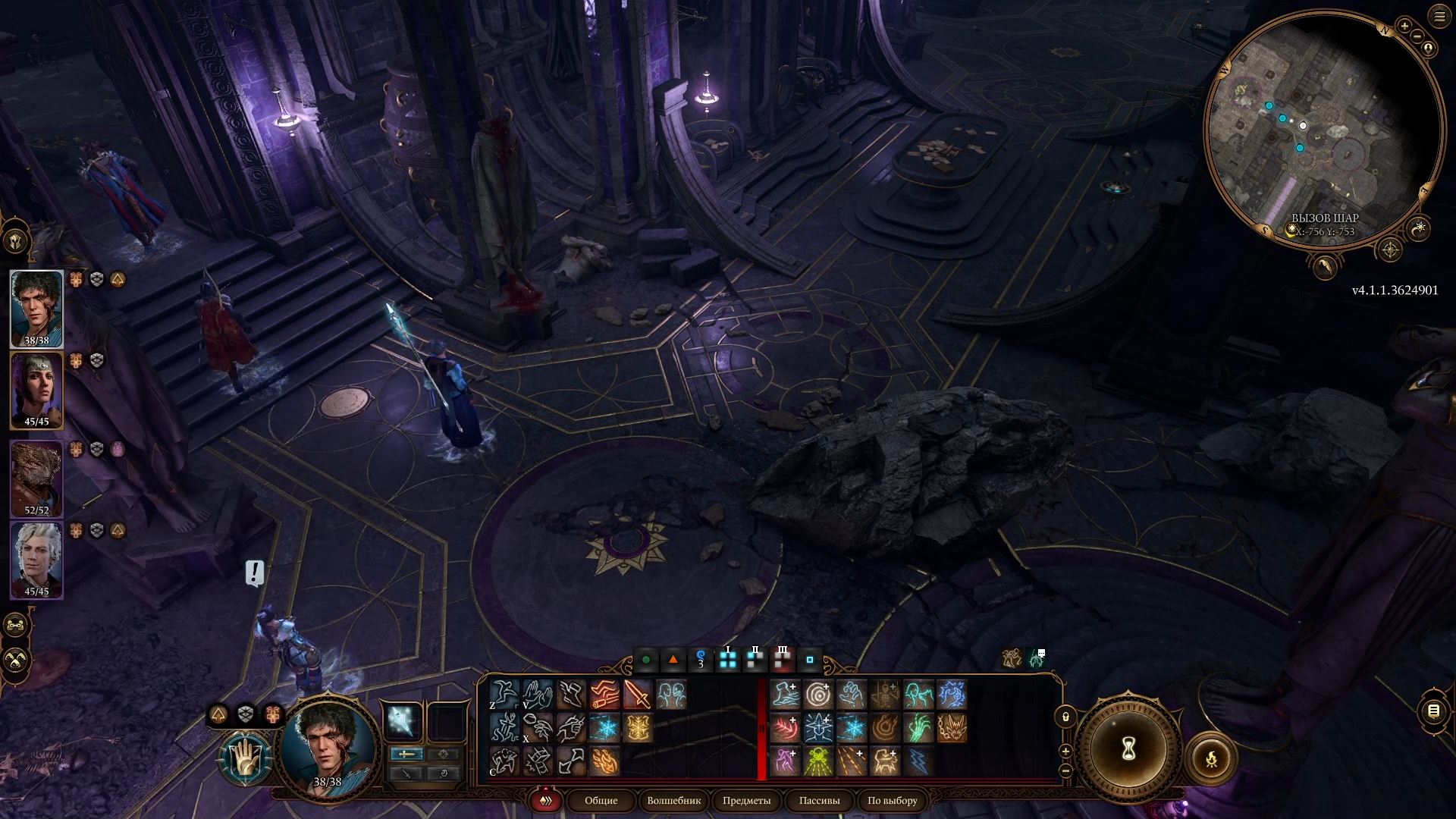Select the white-haired companion portrait
Screen dimensions: 1456x819
(36, 557)
